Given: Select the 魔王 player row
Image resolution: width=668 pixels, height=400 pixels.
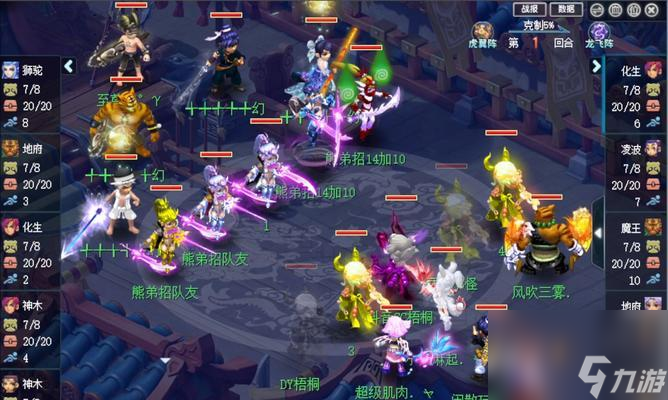Looking at the screenshot, I should pyautogui.click(x=636, y=251).
